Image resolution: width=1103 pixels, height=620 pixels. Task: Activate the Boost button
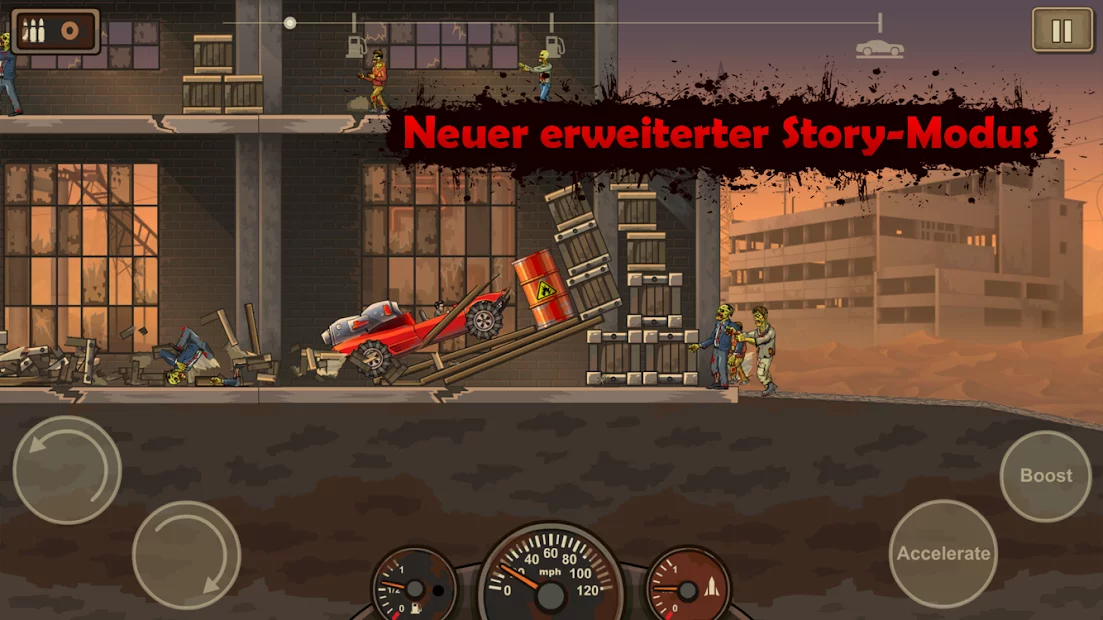click(x=1045, y=476)
